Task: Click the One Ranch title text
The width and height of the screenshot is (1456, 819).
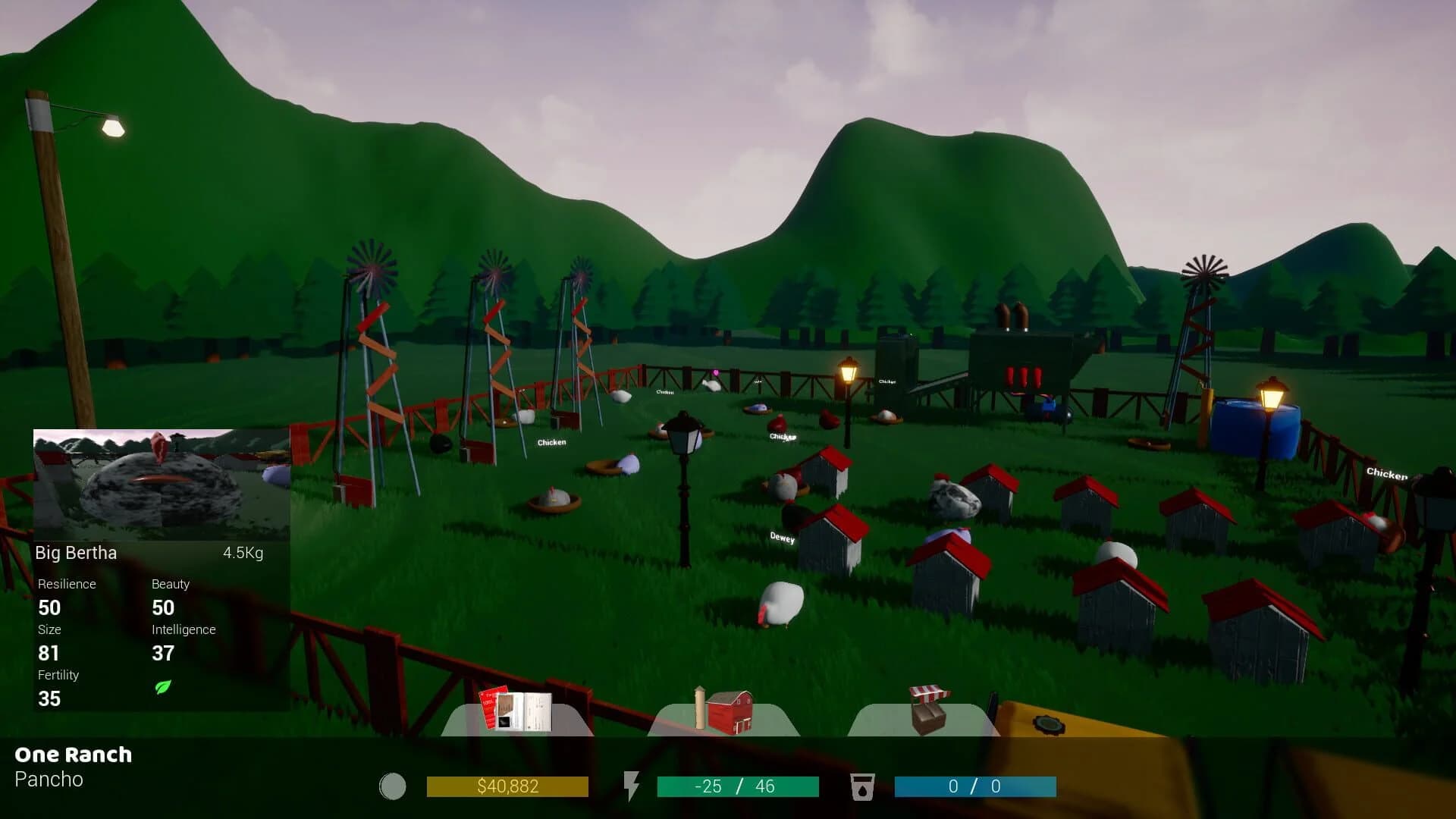Action: pyautogui.click(x=75, y=755)
